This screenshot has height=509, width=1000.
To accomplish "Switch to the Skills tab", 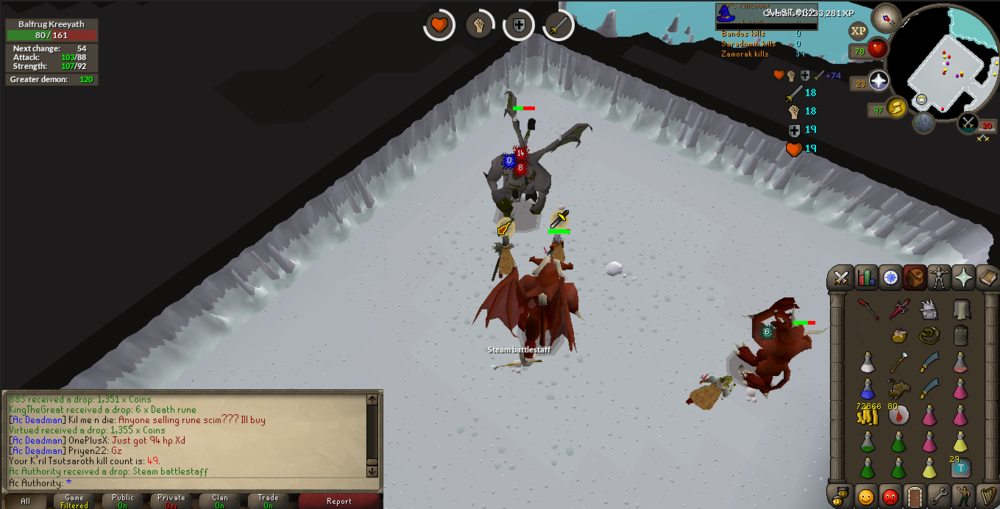I will (x=866, y=278).
